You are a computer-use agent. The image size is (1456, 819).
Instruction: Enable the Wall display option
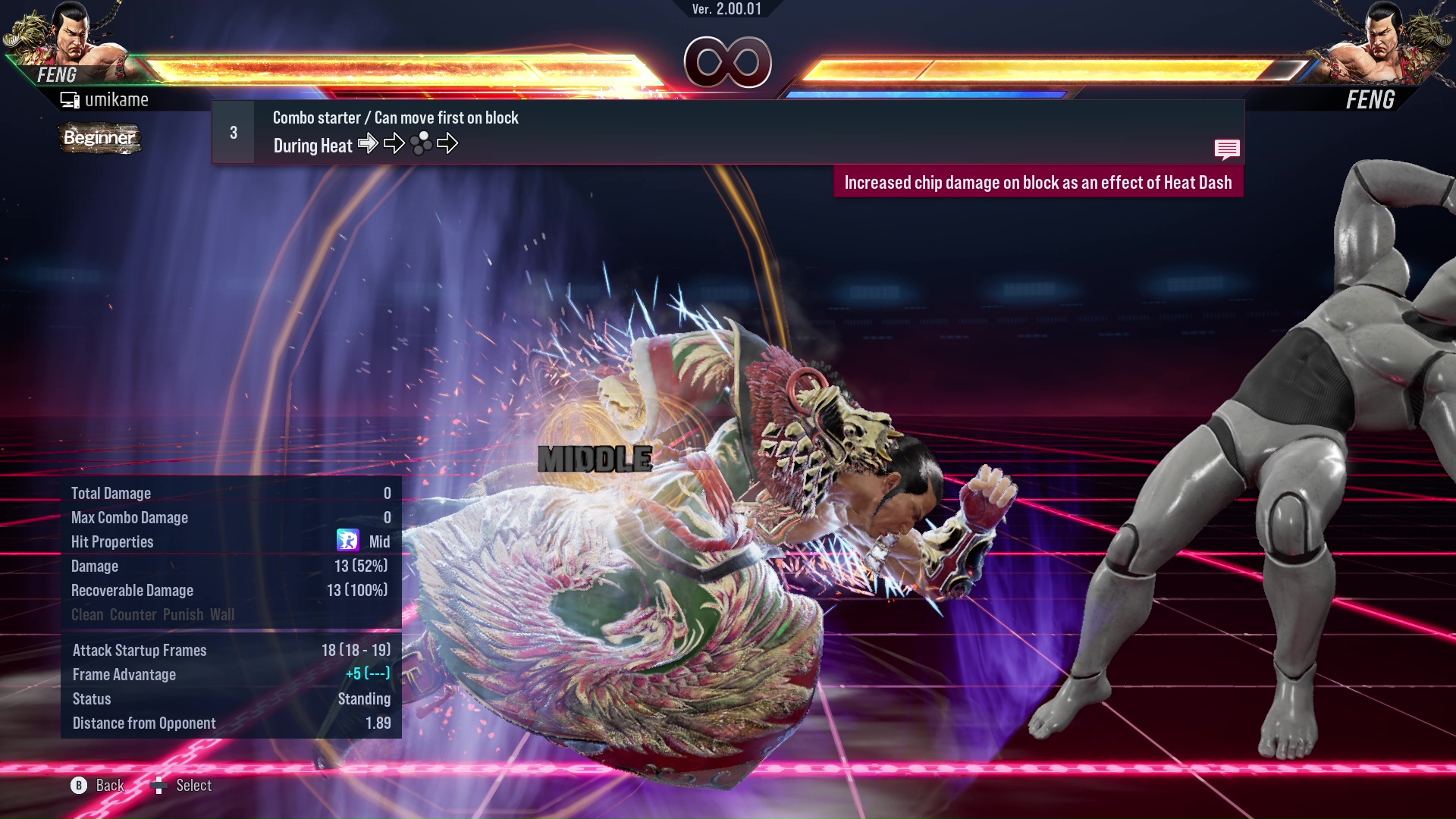click(223, 615)
